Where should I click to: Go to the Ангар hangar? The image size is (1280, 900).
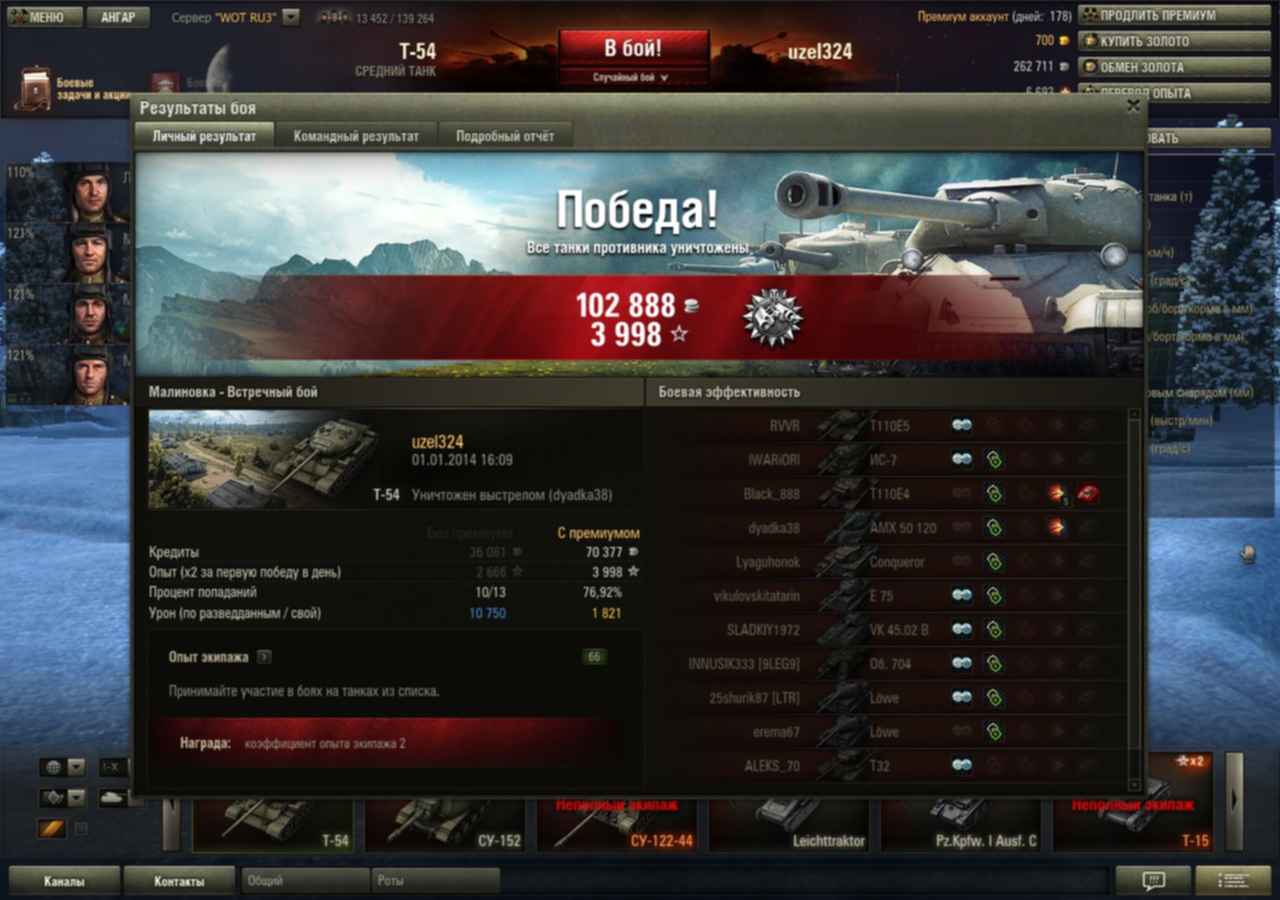[x=118, y=17]
